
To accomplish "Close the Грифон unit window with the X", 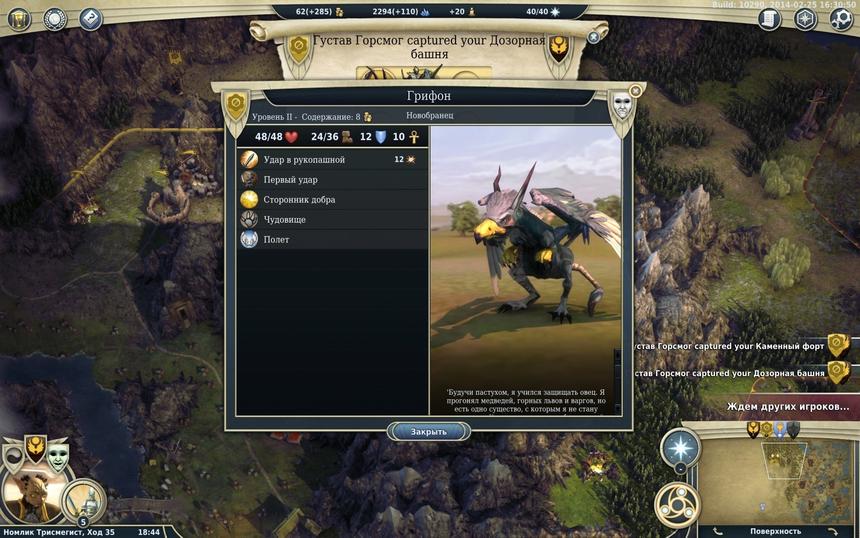I will (x=635, y=91).
